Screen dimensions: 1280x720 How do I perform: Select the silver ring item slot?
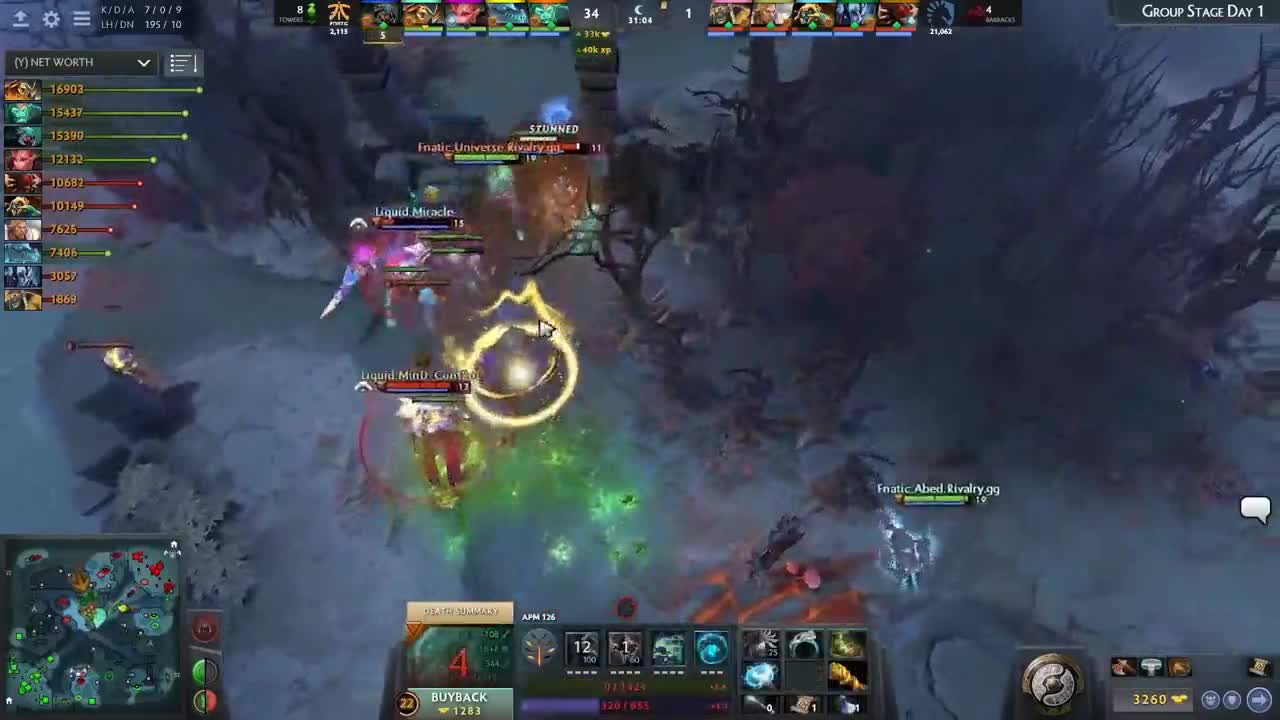(x=804, y=645)
